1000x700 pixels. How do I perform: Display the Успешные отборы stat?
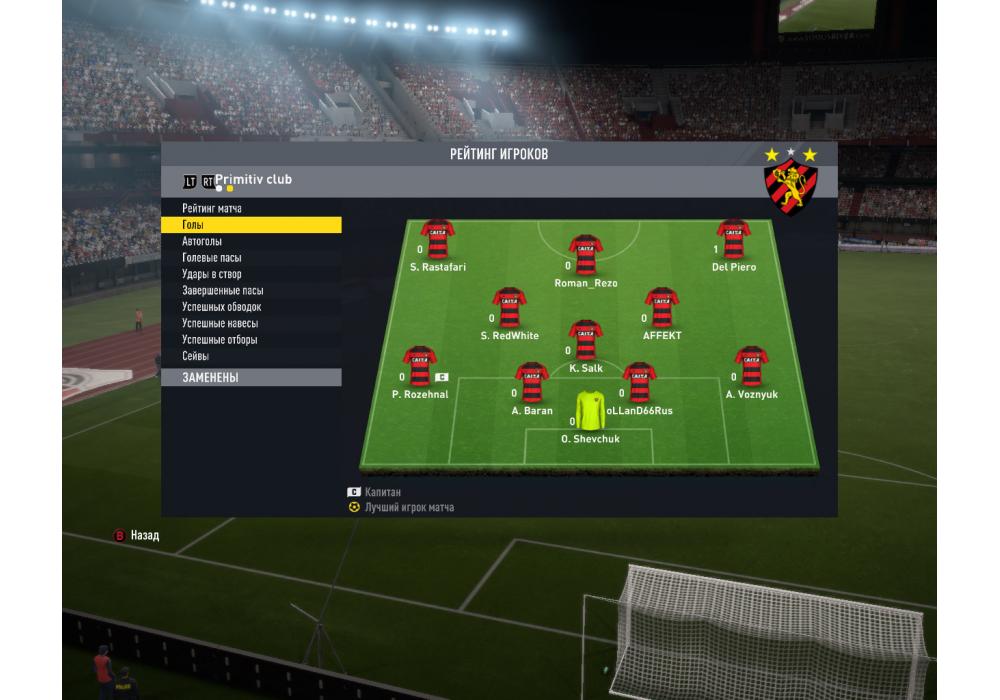220,340
